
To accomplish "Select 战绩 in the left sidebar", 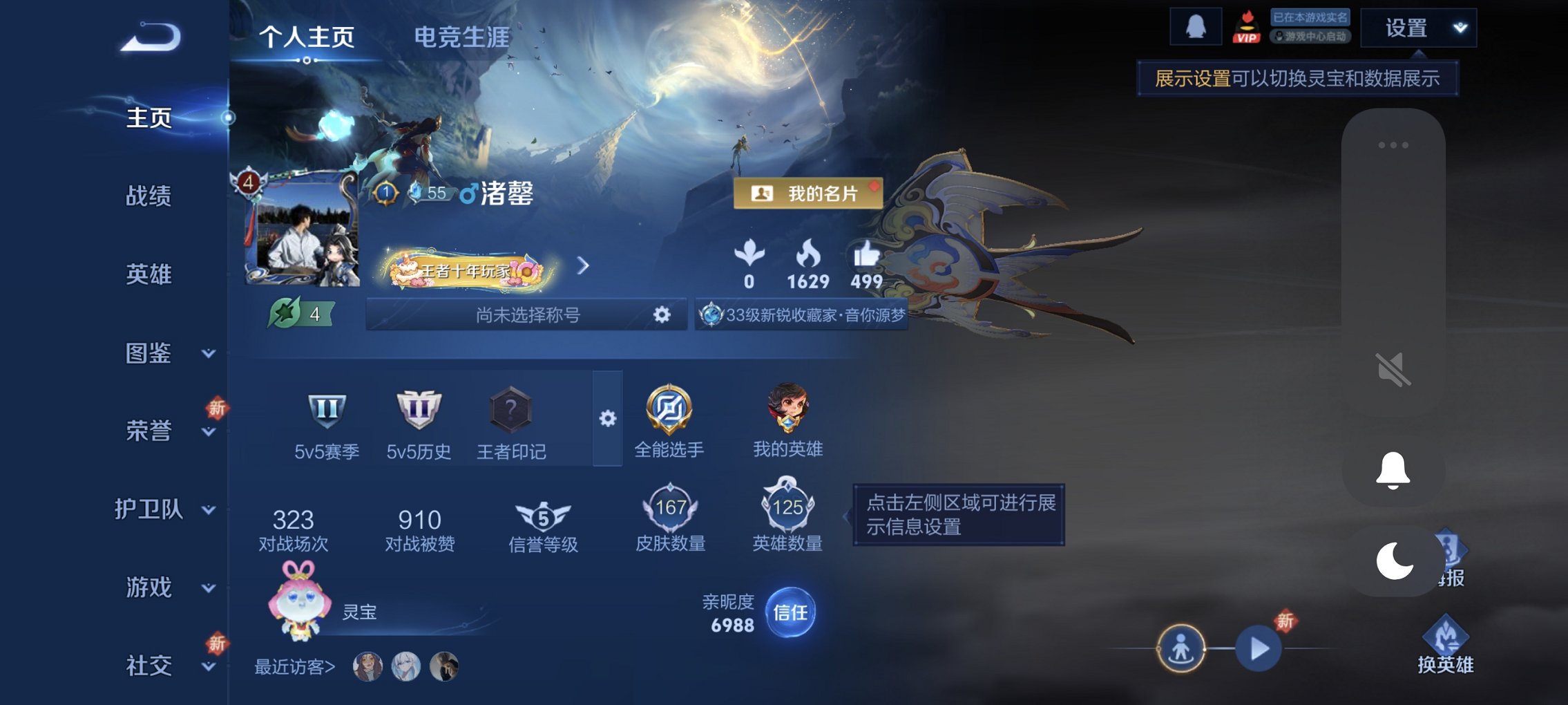I will [147, 197].
